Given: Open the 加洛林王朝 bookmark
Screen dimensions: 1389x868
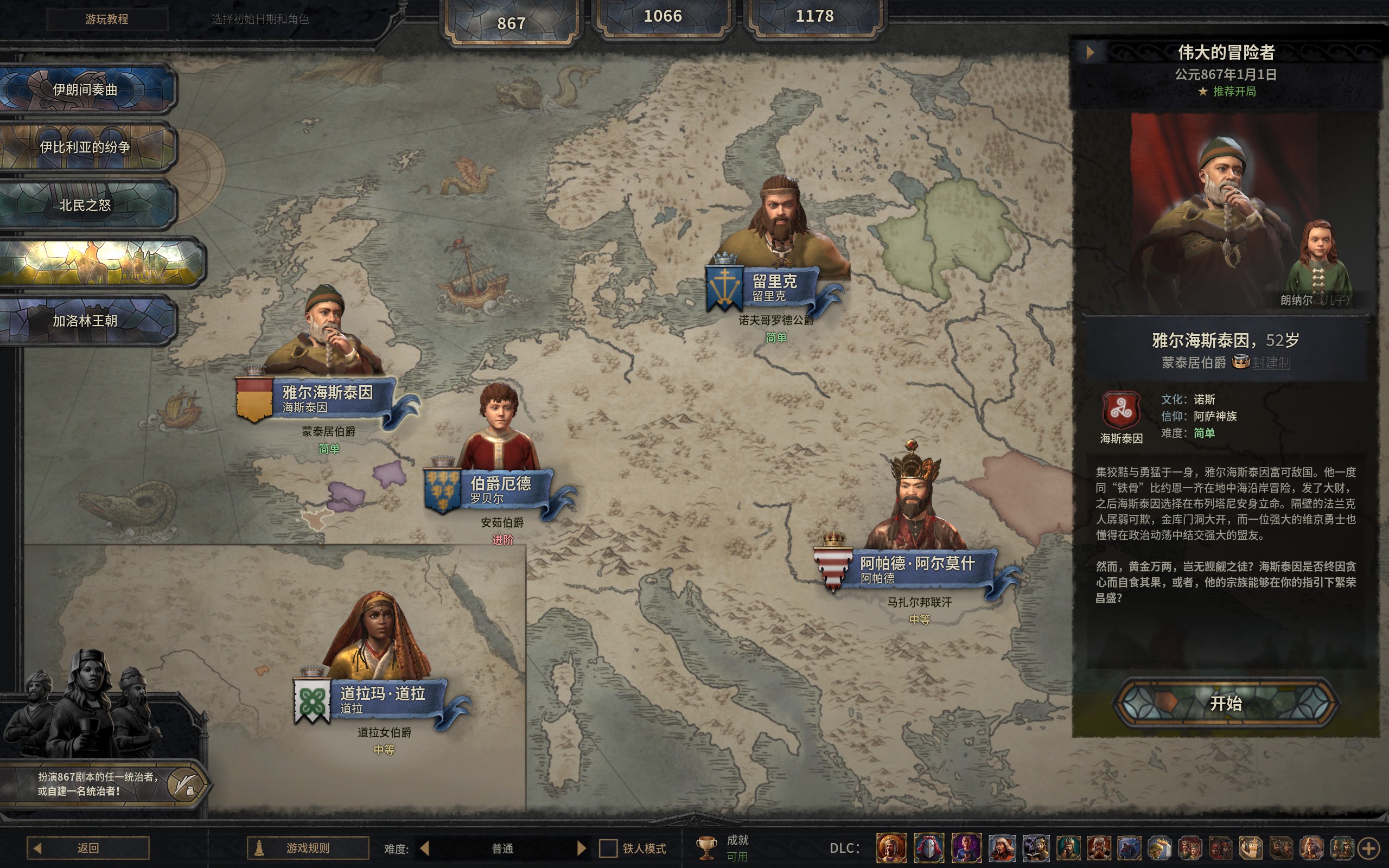Looking at the screenshot, I should tap(86, 320).
